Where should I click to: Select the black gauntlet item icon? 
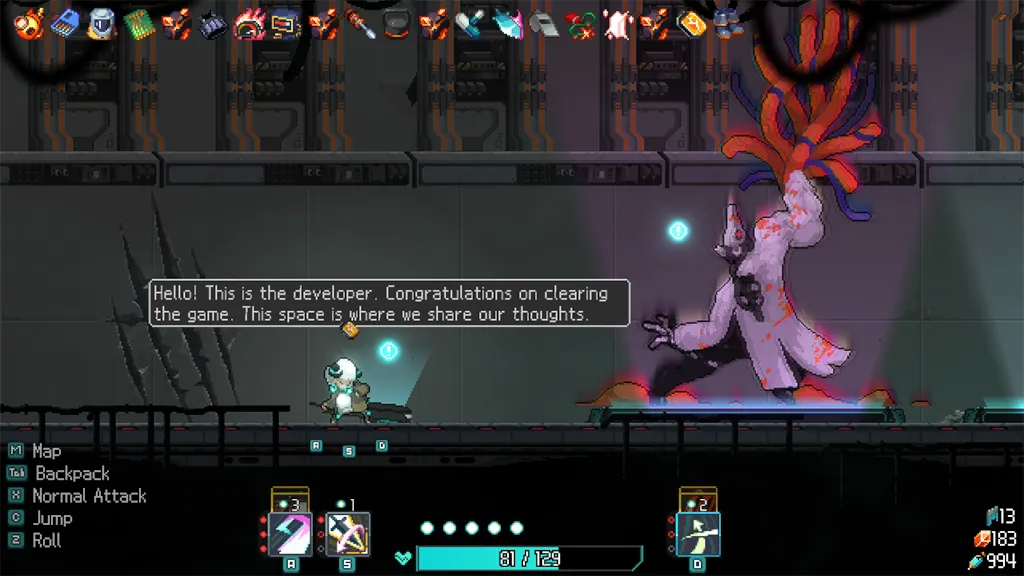(213, 23)
